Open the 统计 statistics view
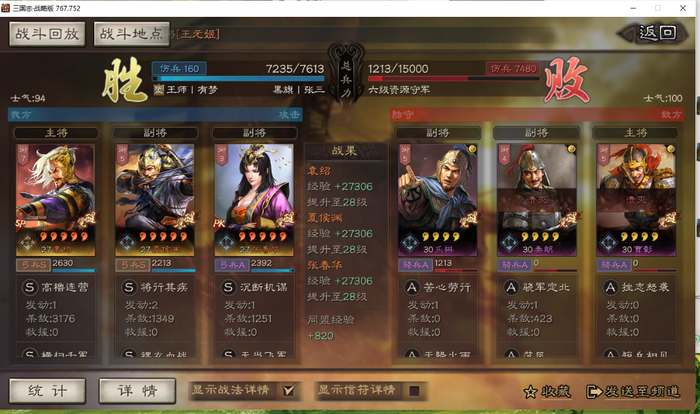 tap(47, 390)
